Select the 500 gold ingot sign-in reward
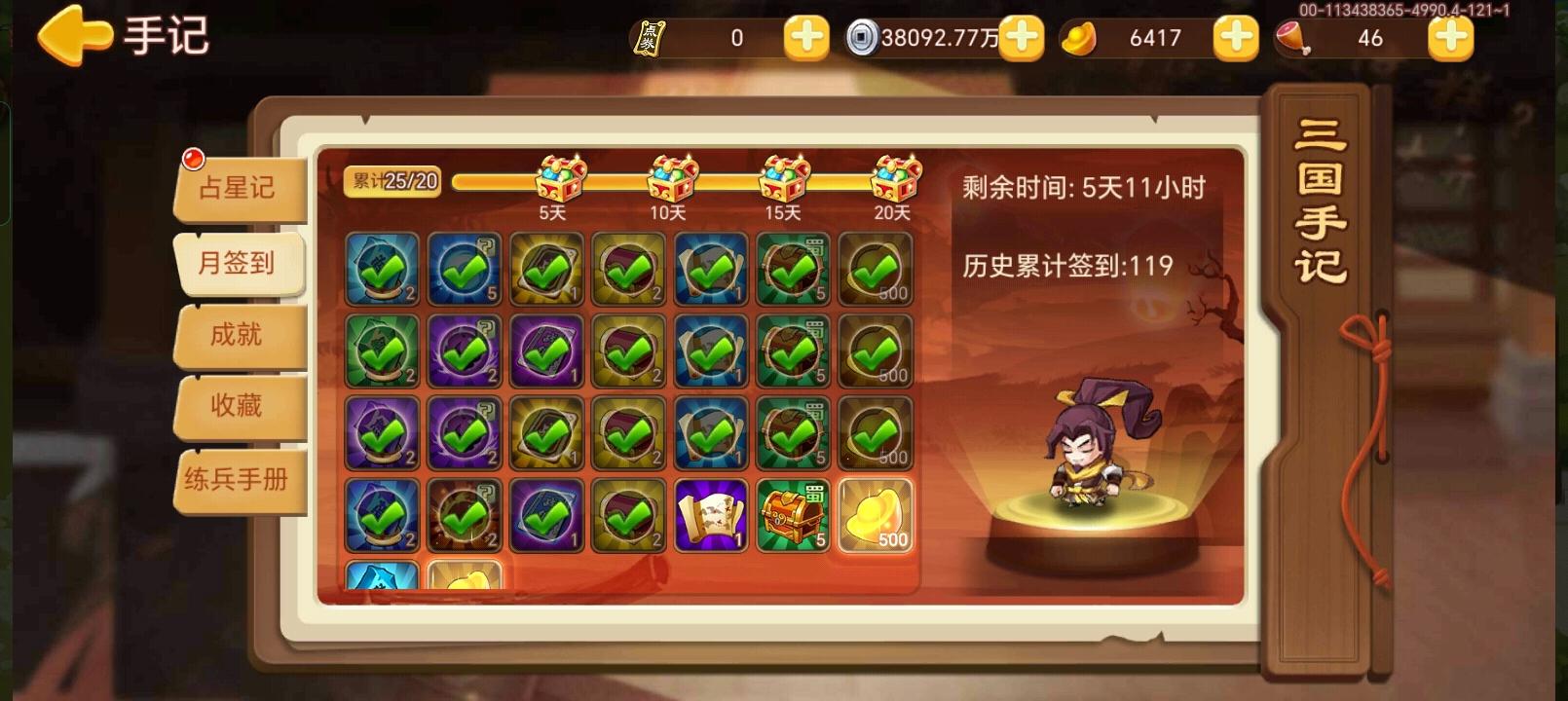The width and height of the screenshot is (1568, 701). coord(876,516)
